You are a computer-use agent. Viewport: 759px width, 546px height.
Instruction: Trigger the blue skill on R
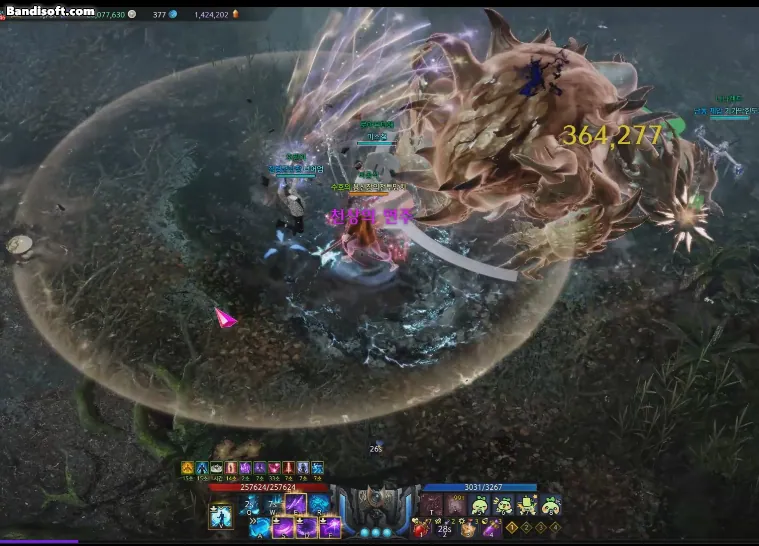tap(320, 504)
